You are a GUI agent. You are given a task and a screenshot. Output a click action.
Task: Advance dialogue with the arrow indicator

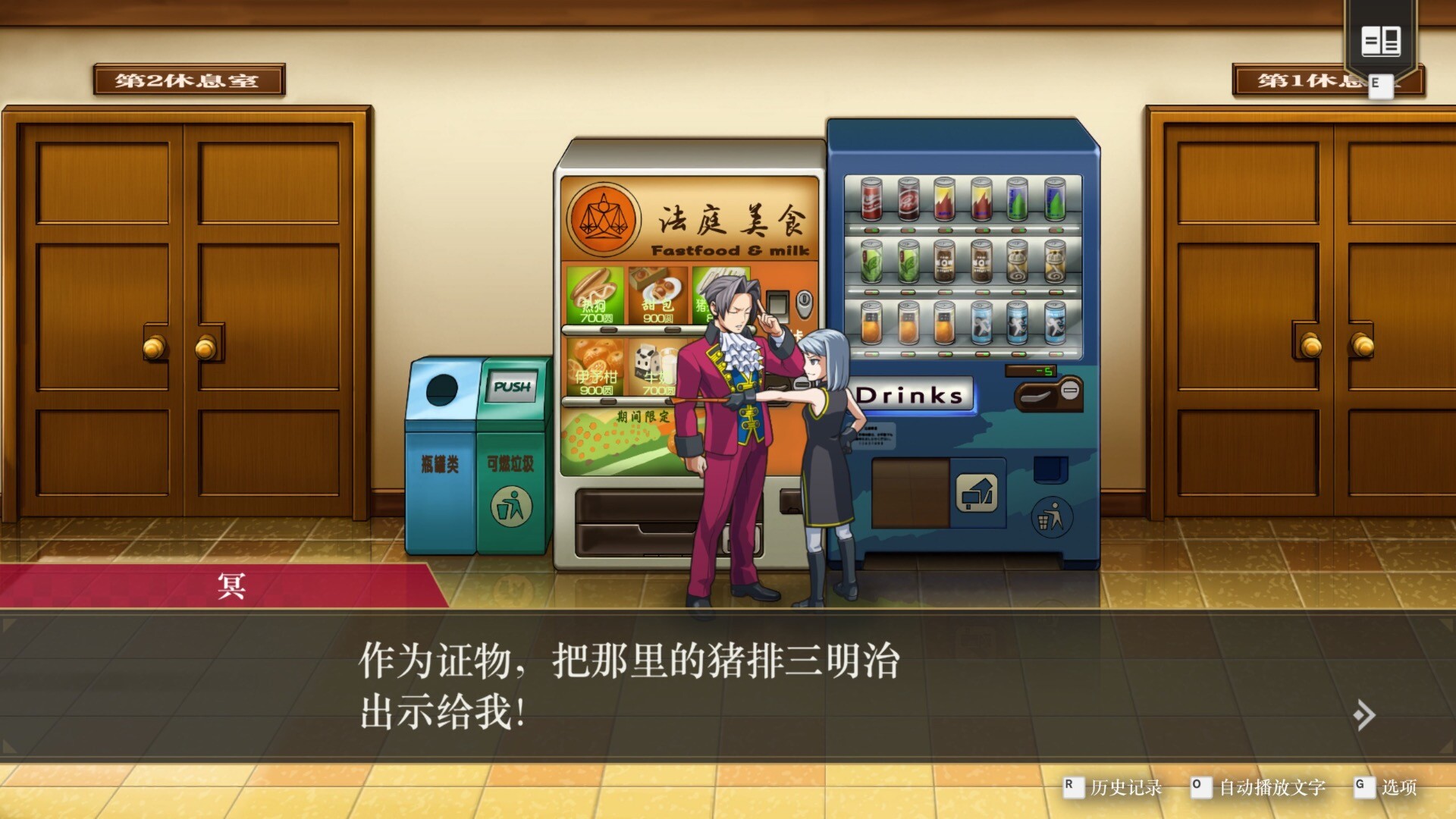click(1364, 714)
